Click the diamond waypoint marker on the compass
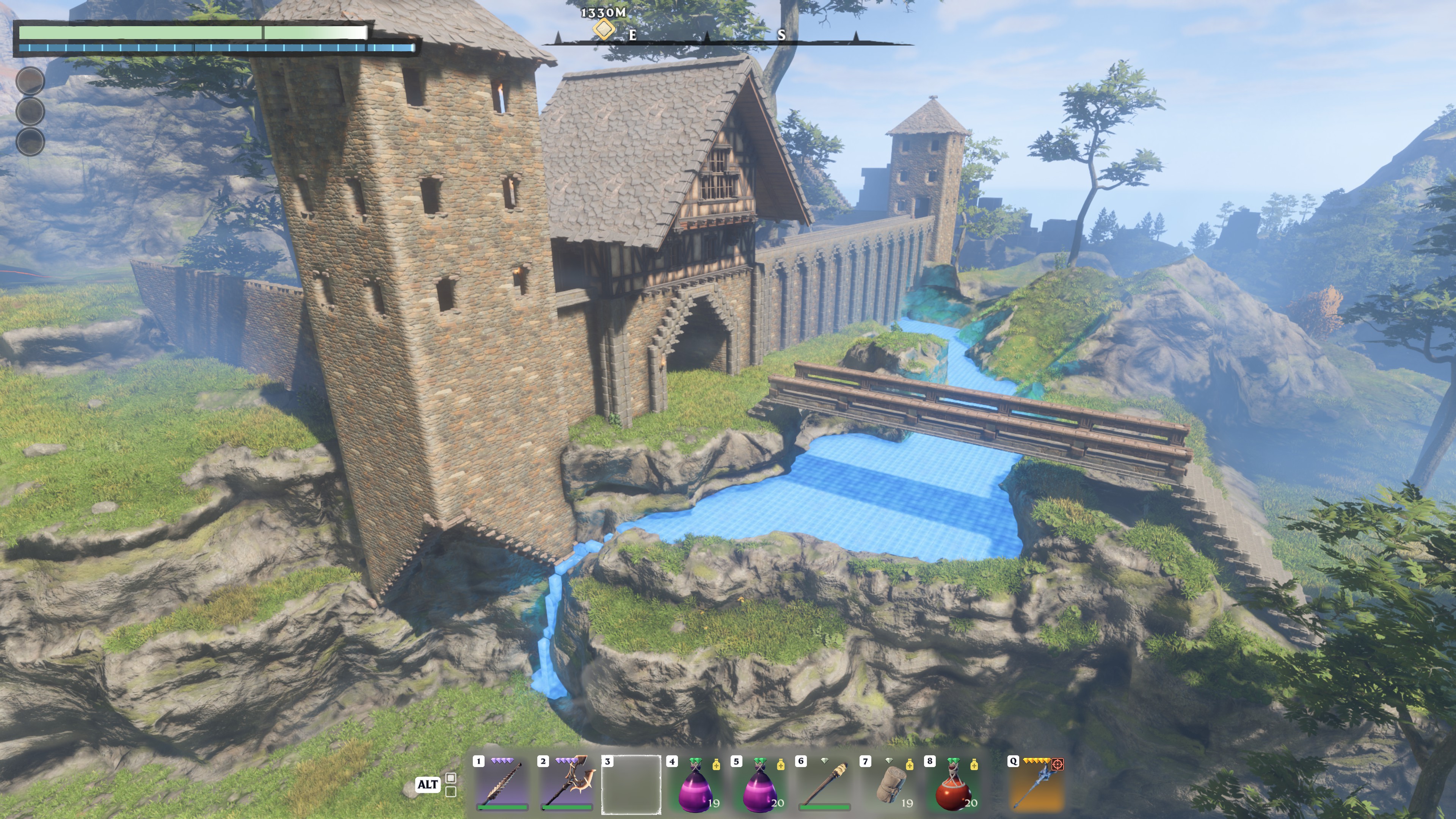This screenshot has width=1456, height=819. (x=604, y=29)
